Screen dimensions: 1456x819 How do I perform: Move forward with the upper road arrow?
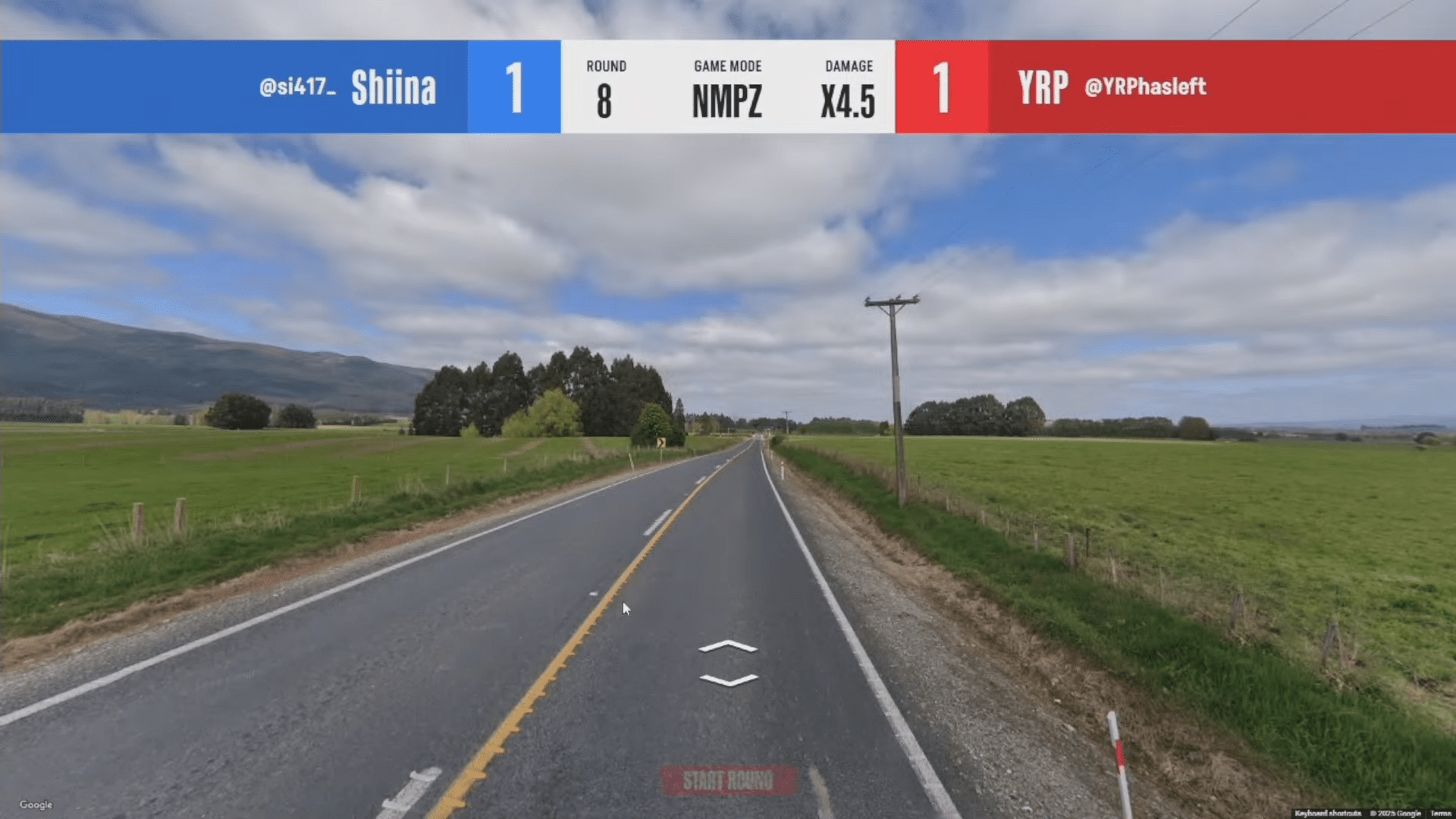728,647
